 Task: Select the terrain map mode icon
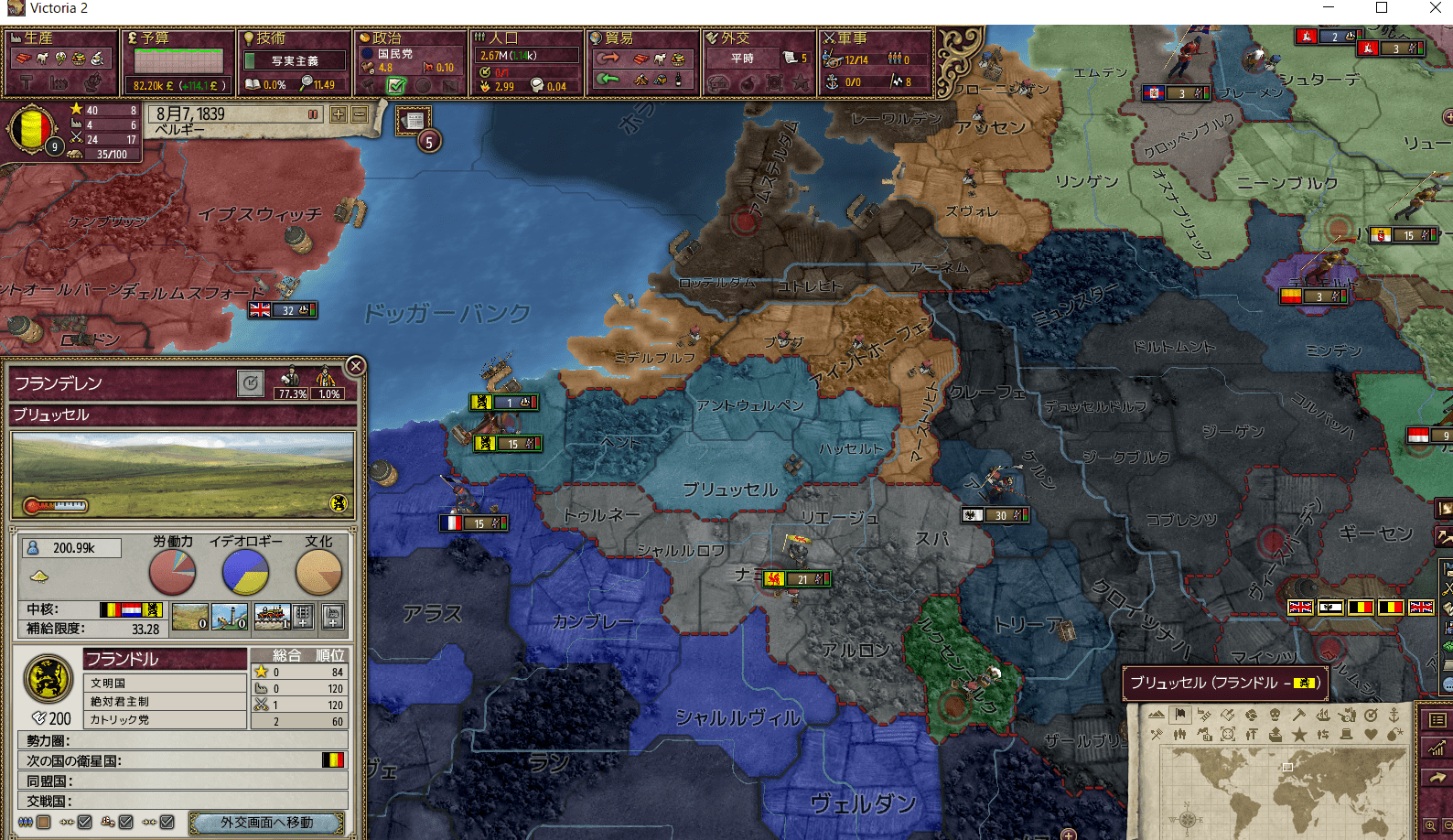pos(1157,716)
